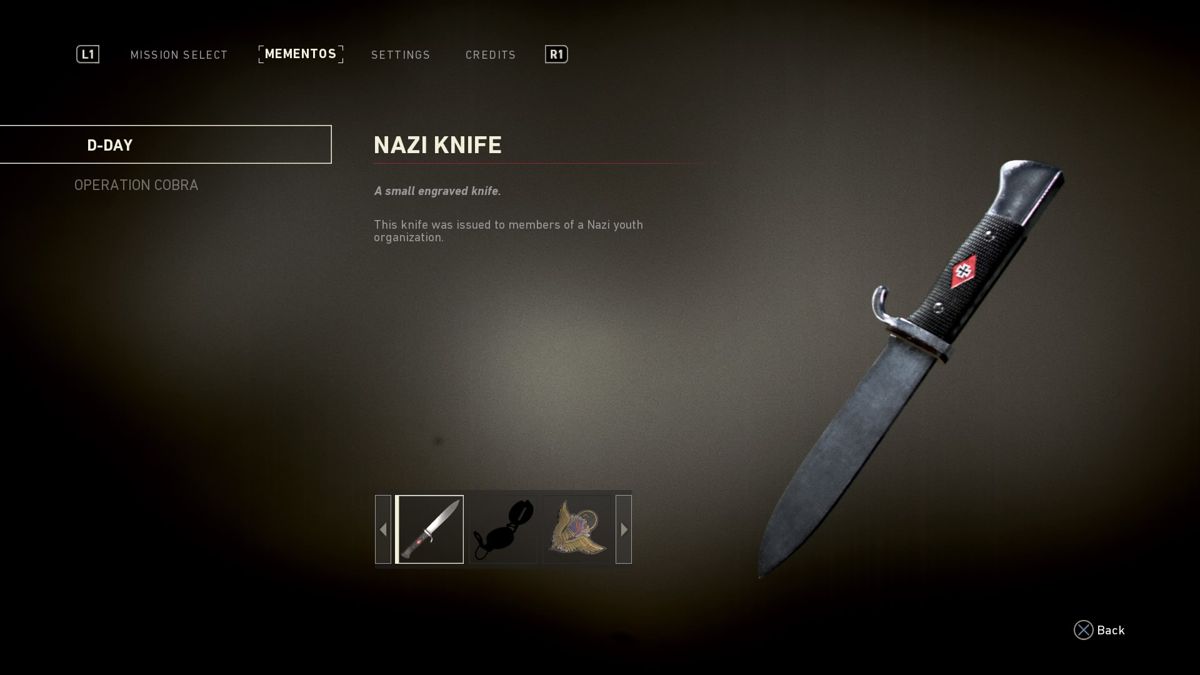Image resolution: width=1200 pixels, height=675 pixels.
Task: Go back using the Back button
Action: [1099, 630]
